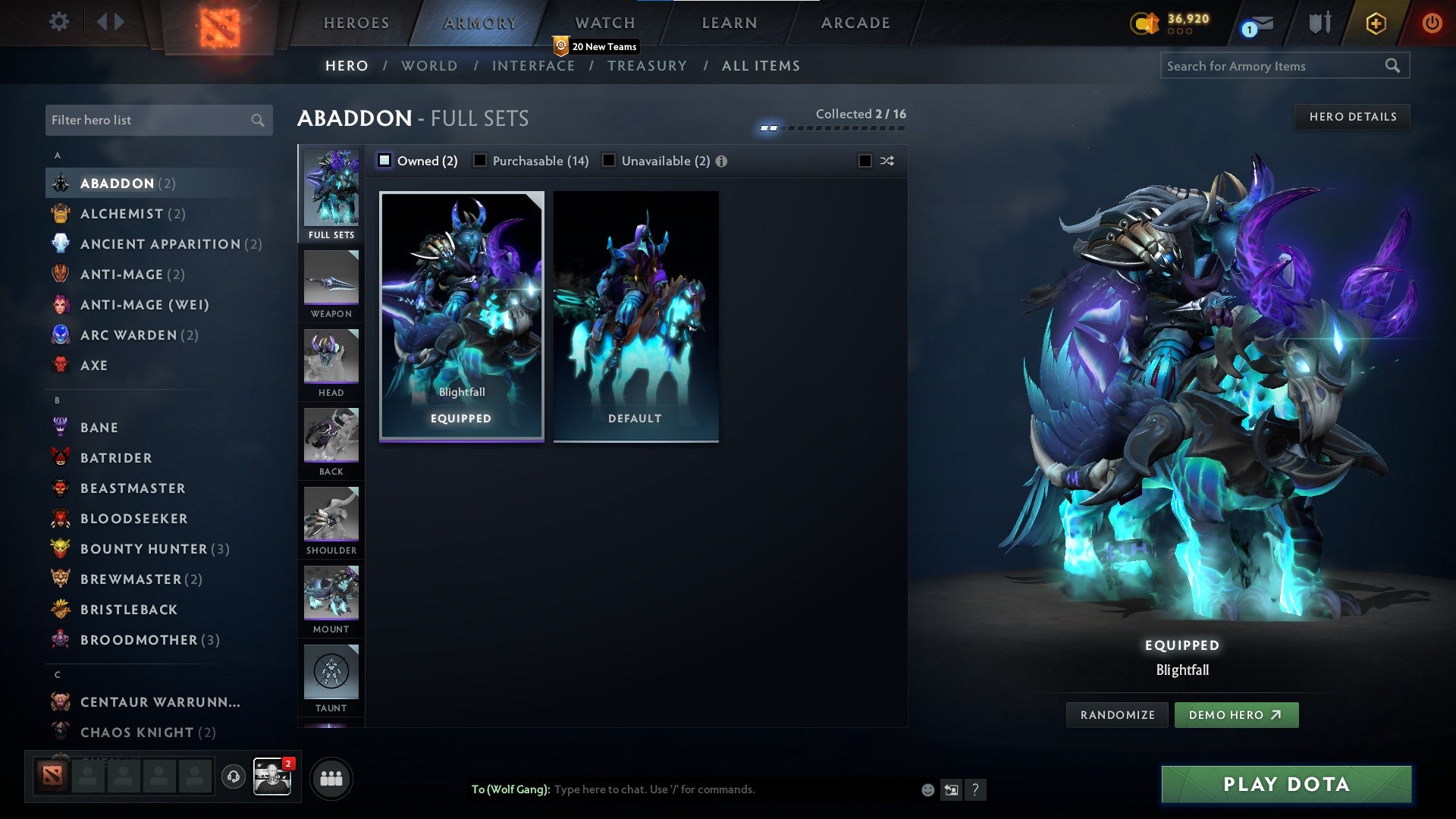The width and height of the screenshot is (1456, 819).
Task: Click the power button to quit Dota 2
Action: click(1432, 23)
